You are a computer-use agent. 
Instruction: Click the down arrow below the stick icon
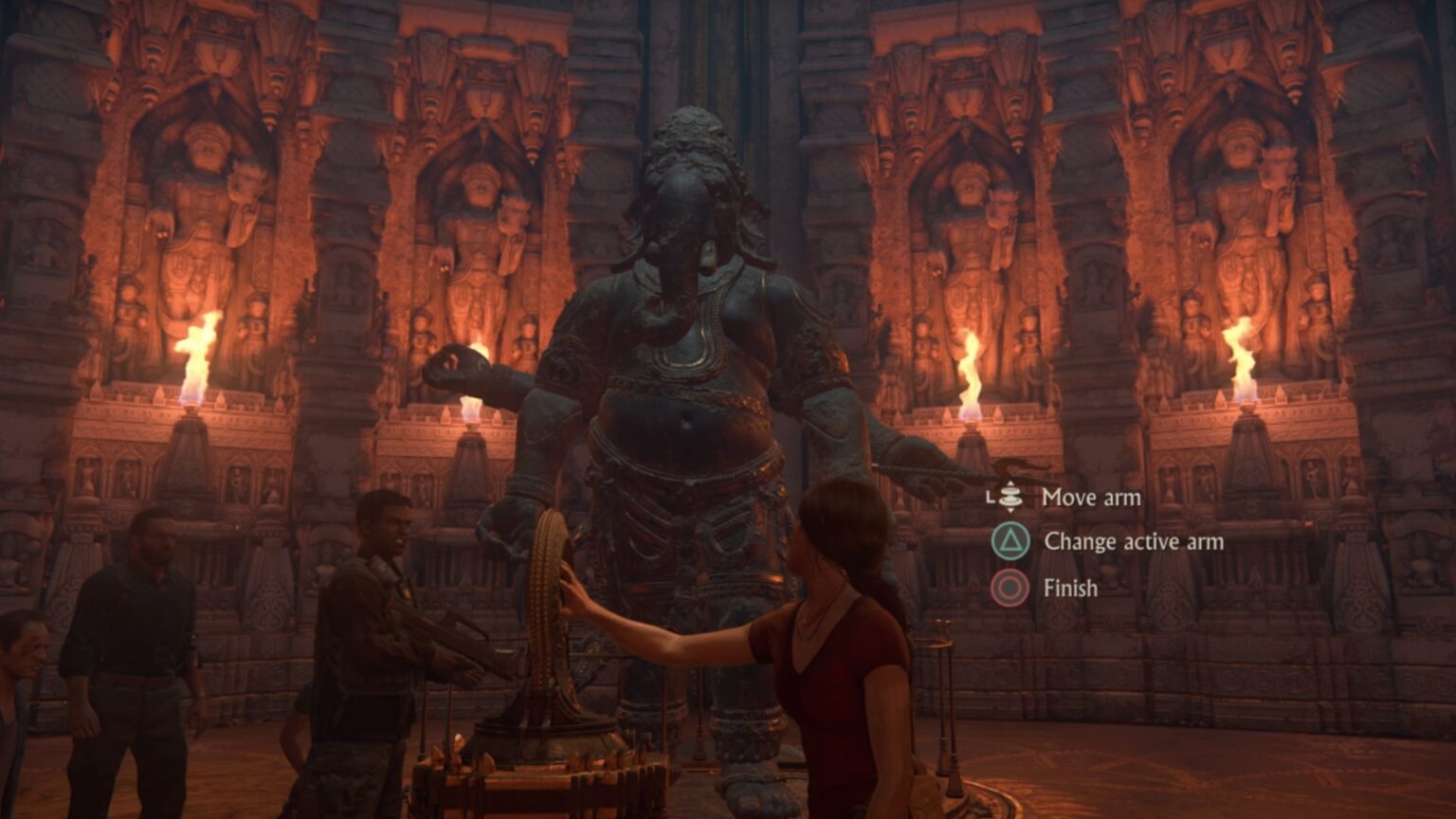(x=1011, y=511)
